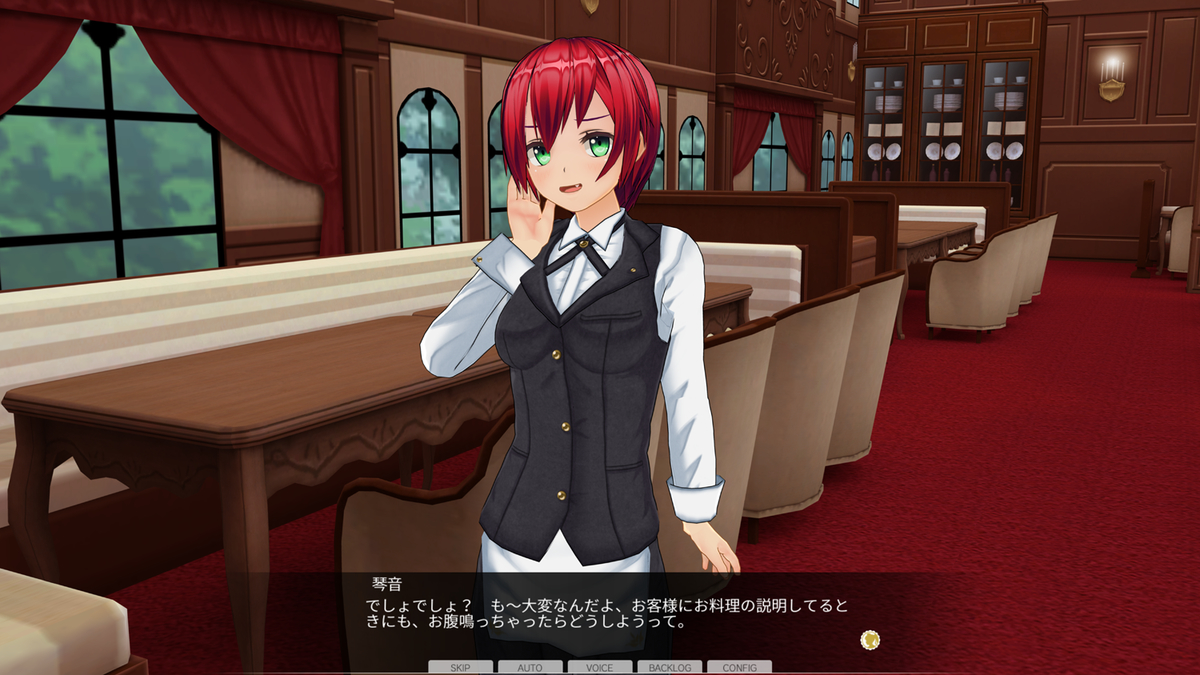Open the CONFIG settings
This screenshot has width=1200, height=675.
coord(739,667)
